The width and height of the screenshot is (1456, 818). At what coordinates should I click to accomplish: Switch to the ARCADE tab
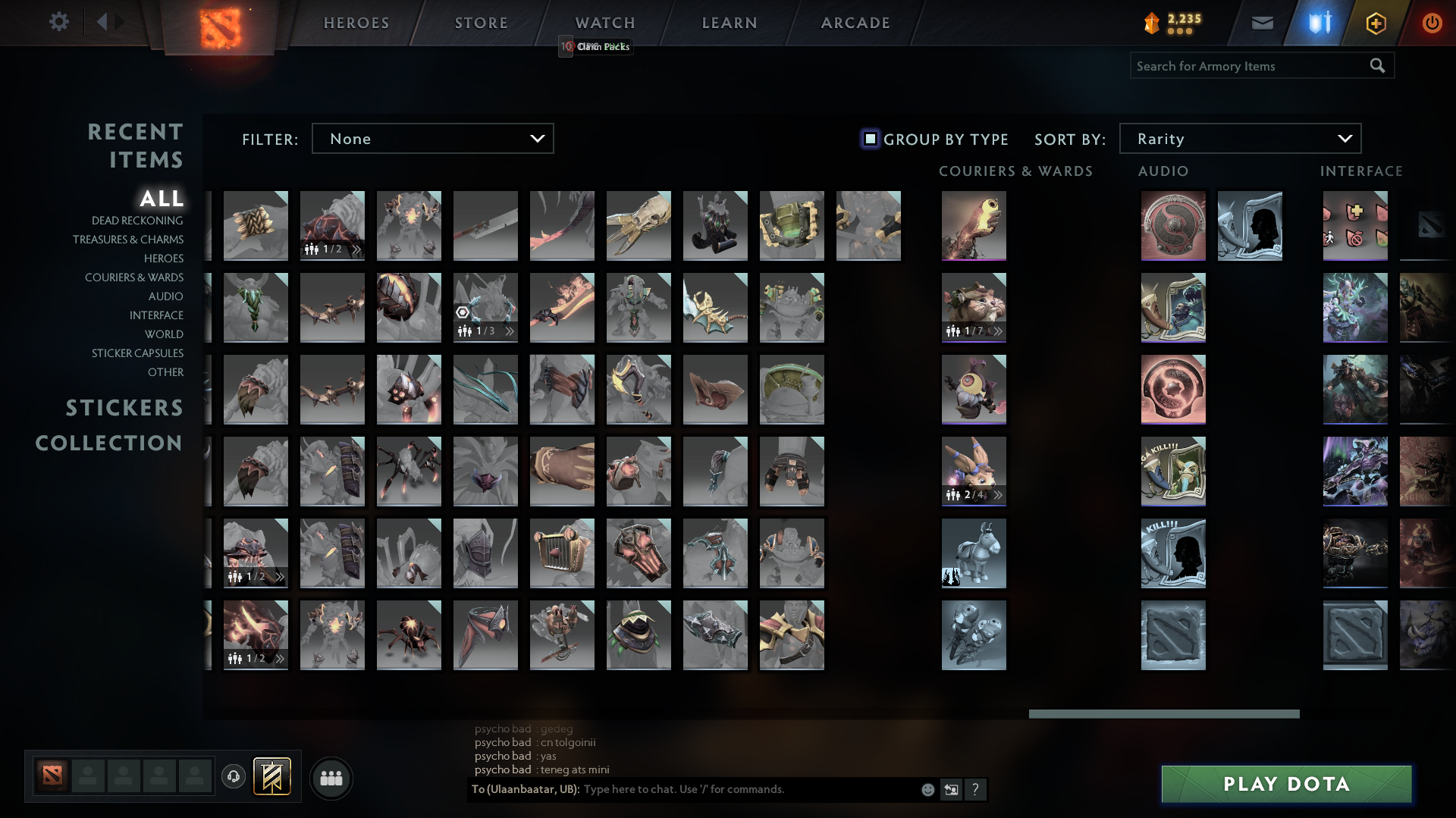855,22
